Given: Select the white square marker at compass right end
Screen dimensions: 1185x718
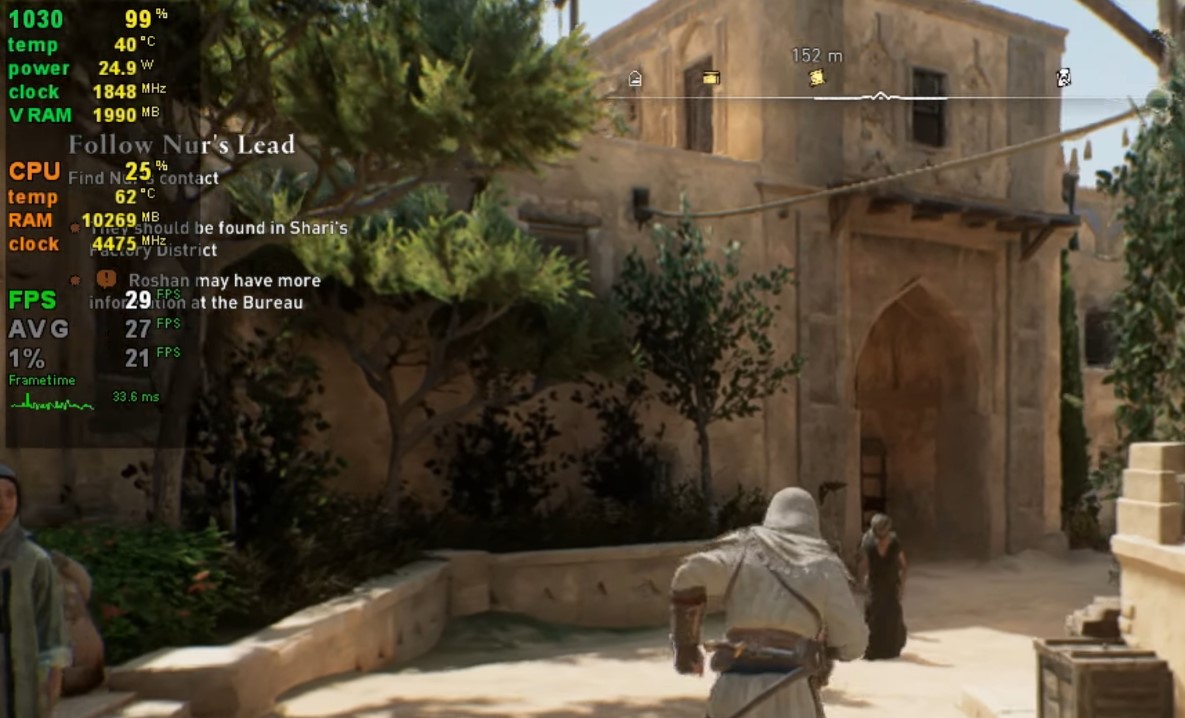Looking at the screenshot, I should click(1064, 78).
